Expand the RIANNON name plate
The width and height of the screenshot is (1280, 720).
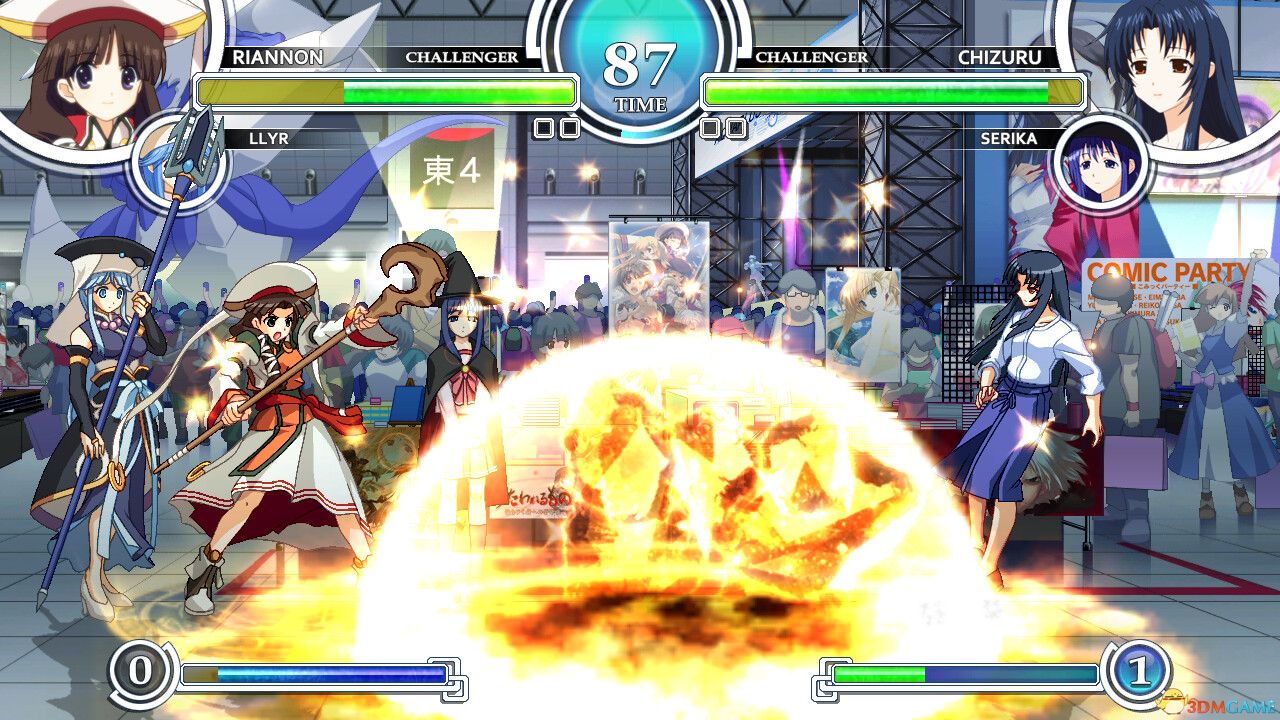point(280,58)
